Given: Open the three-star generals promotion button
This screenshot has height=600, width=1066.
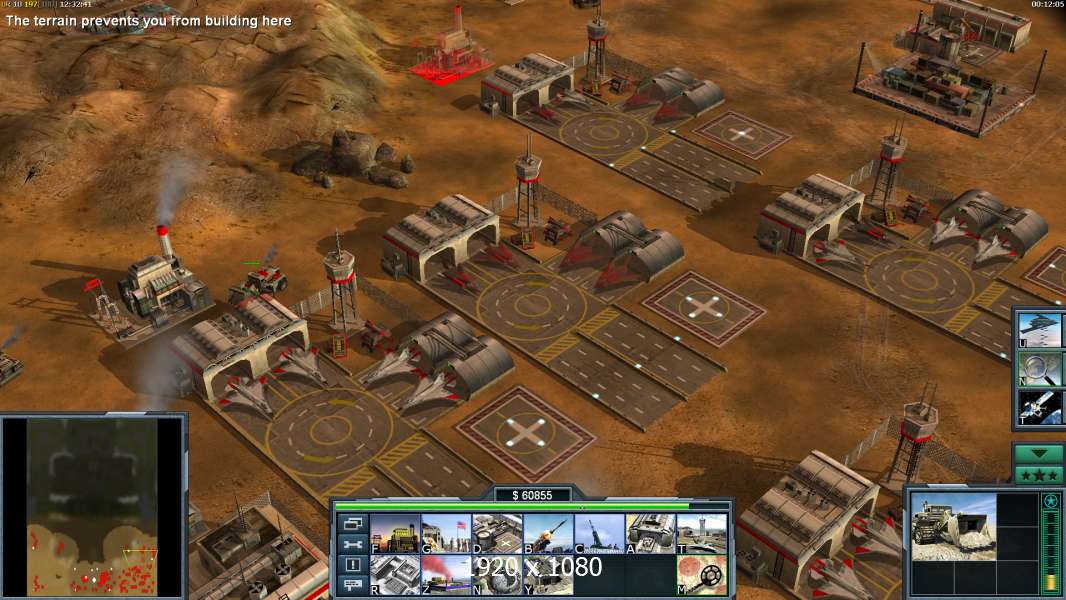Looking at the screenshot, I should [1039, 475].
